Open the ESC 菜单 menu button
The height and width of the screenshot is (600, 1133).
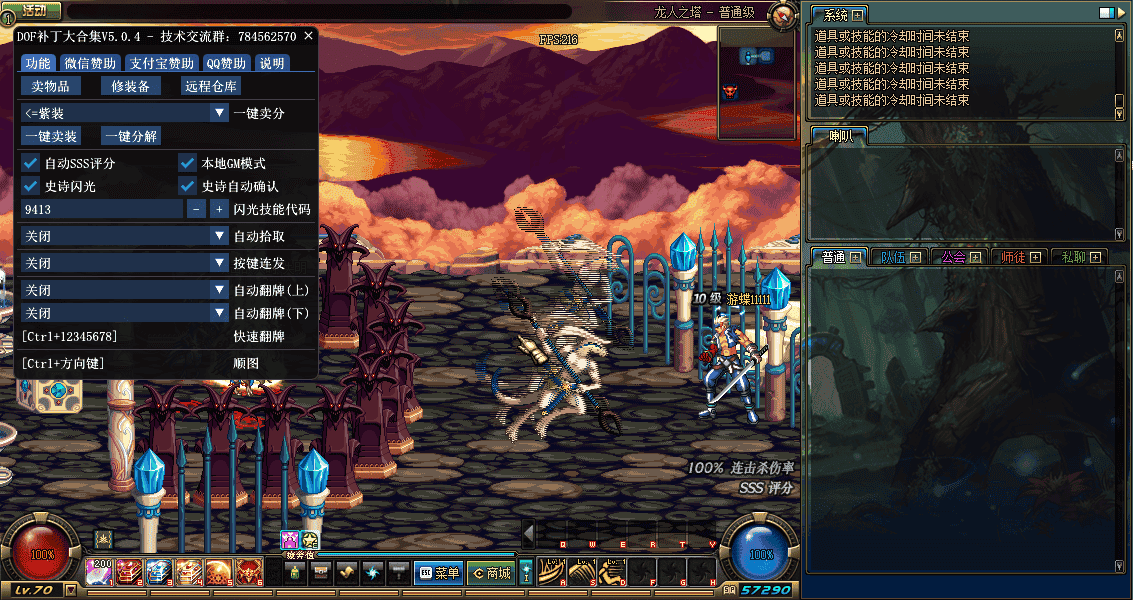[438, 573]
